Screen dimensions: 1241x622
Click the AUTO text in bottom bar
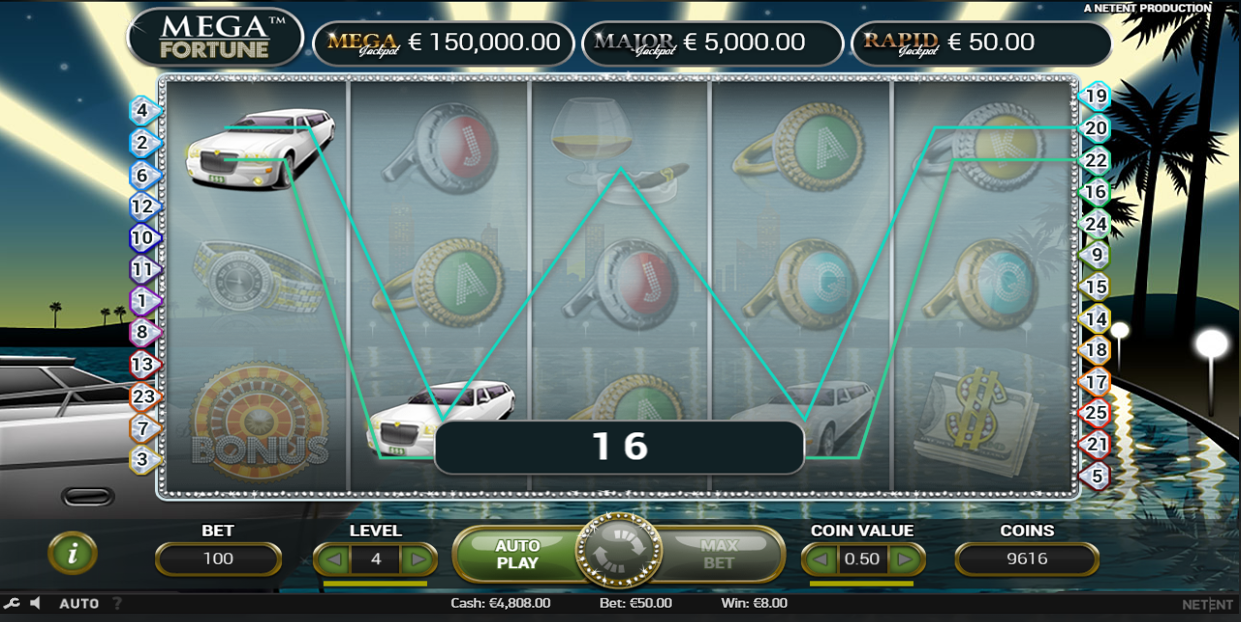pyautogui.click(x=79, y=604)
